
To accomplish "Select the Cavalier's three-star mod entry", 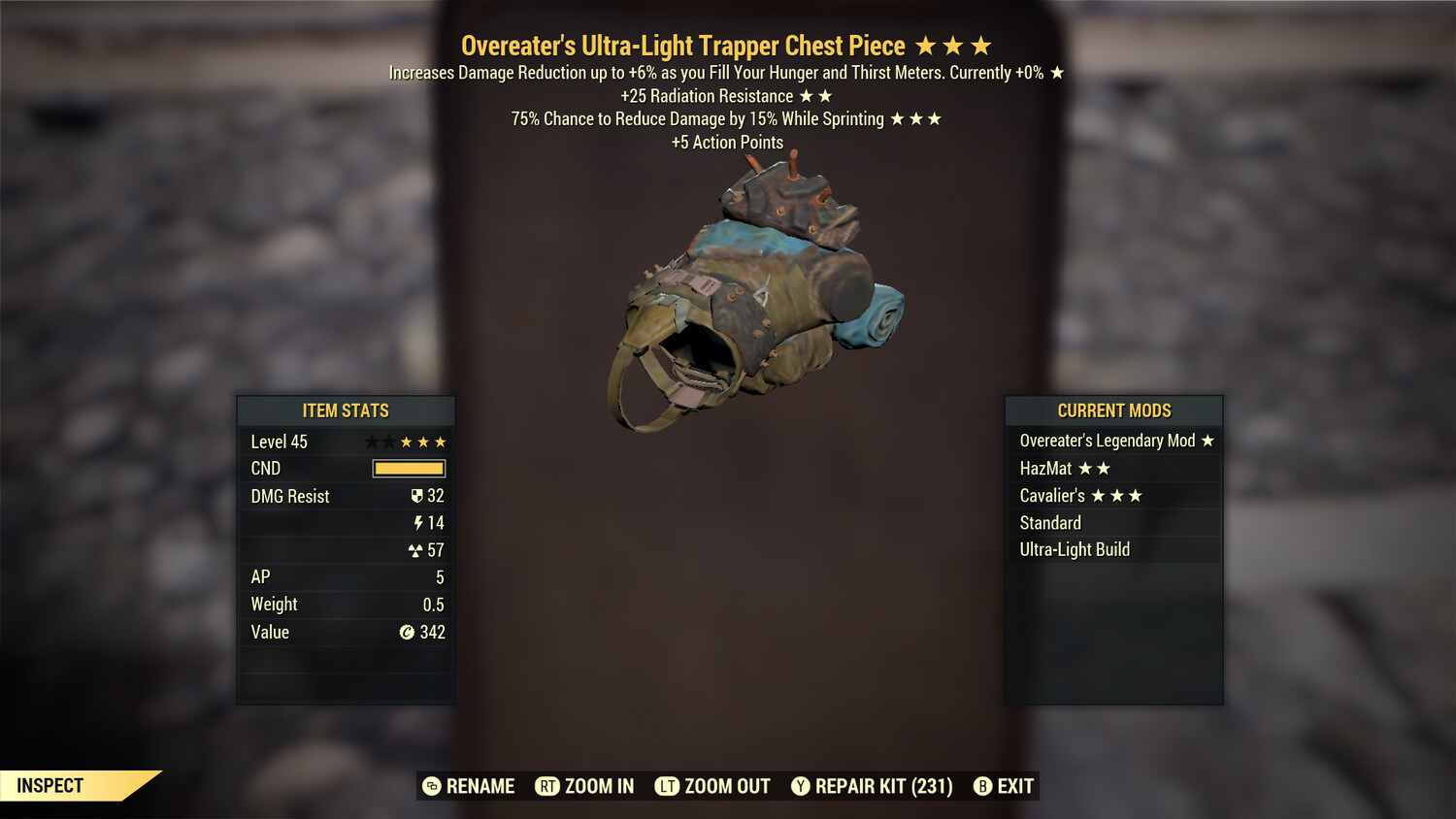I will (x=1077, y=495).
